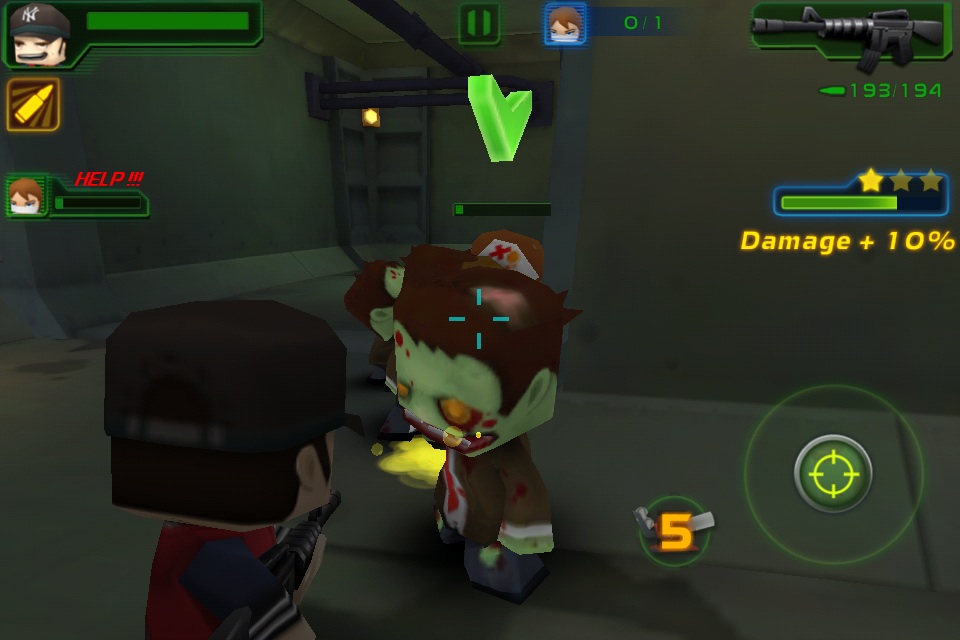The image size is (960, 640).
Task: Pause the game with the pause button
Action: 479,24
